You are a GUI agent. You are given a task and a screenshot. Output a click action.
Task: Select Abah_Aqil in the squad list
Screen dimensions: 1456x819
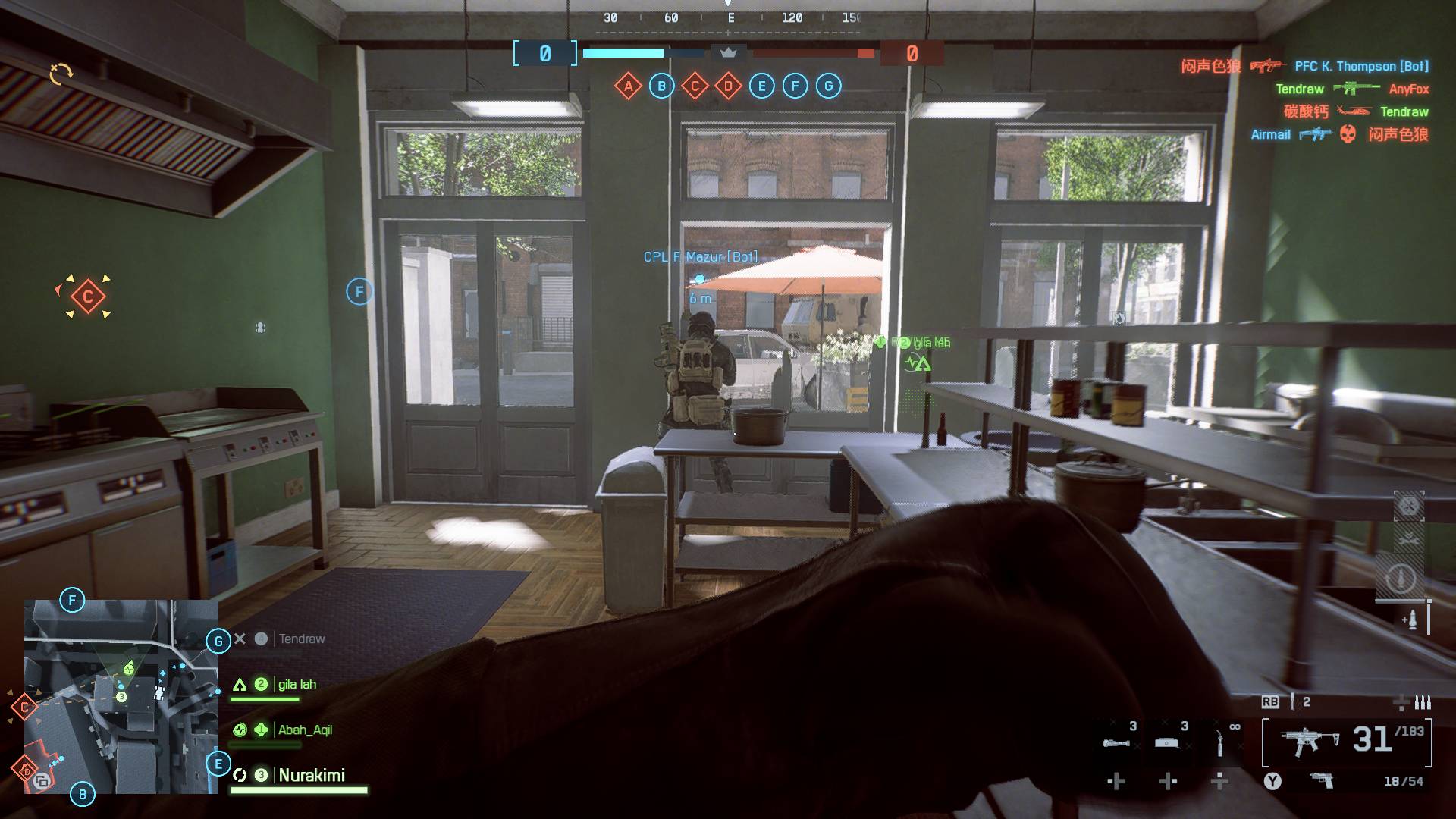pos(304,730)
